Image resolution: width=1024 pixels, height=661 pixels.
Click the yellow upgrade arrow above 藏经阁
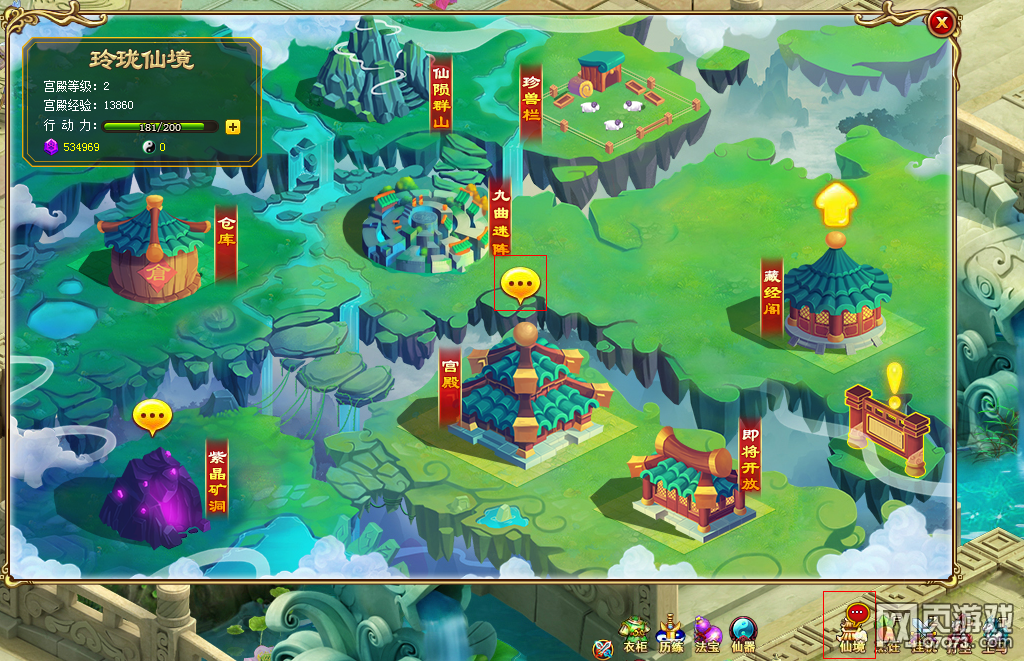point(836,205)
